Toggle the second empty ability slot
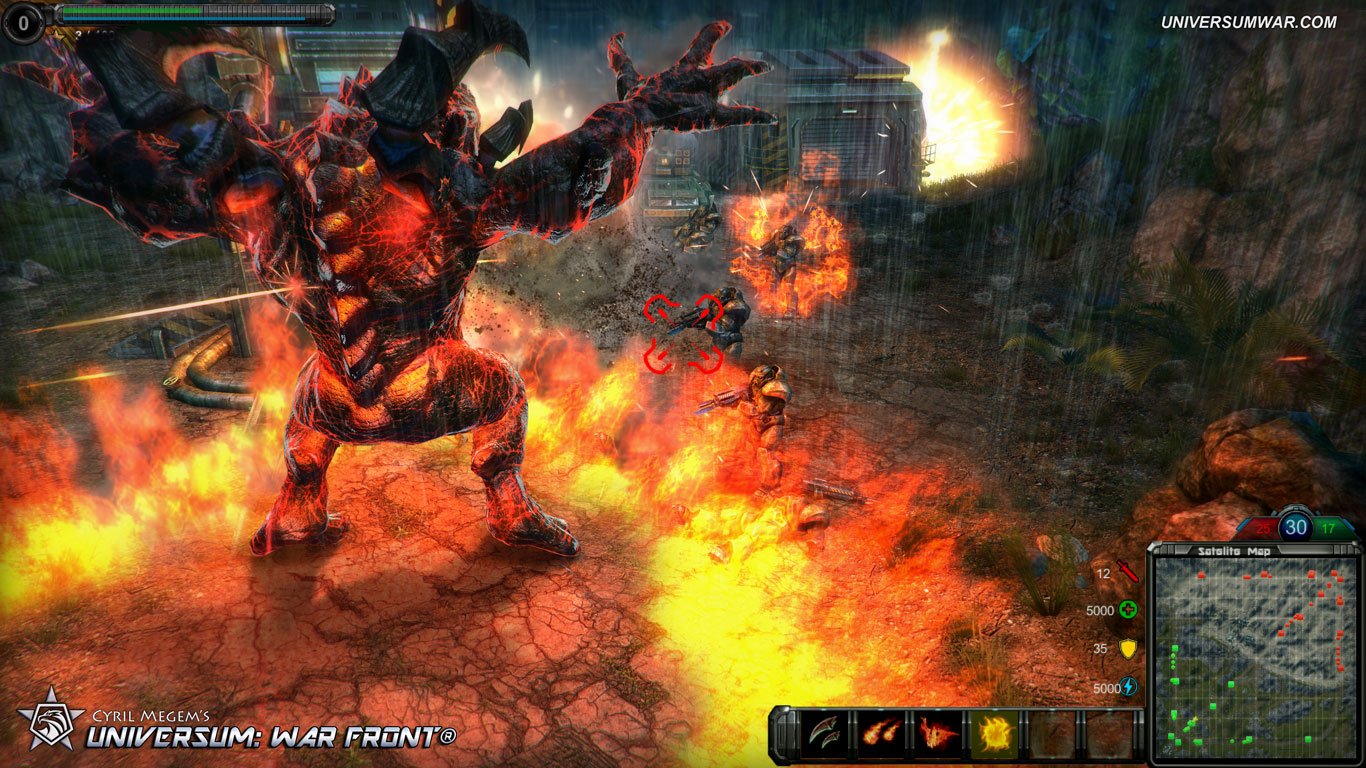The height and width of the screenshot is (768, 1366). (1107, 733)
